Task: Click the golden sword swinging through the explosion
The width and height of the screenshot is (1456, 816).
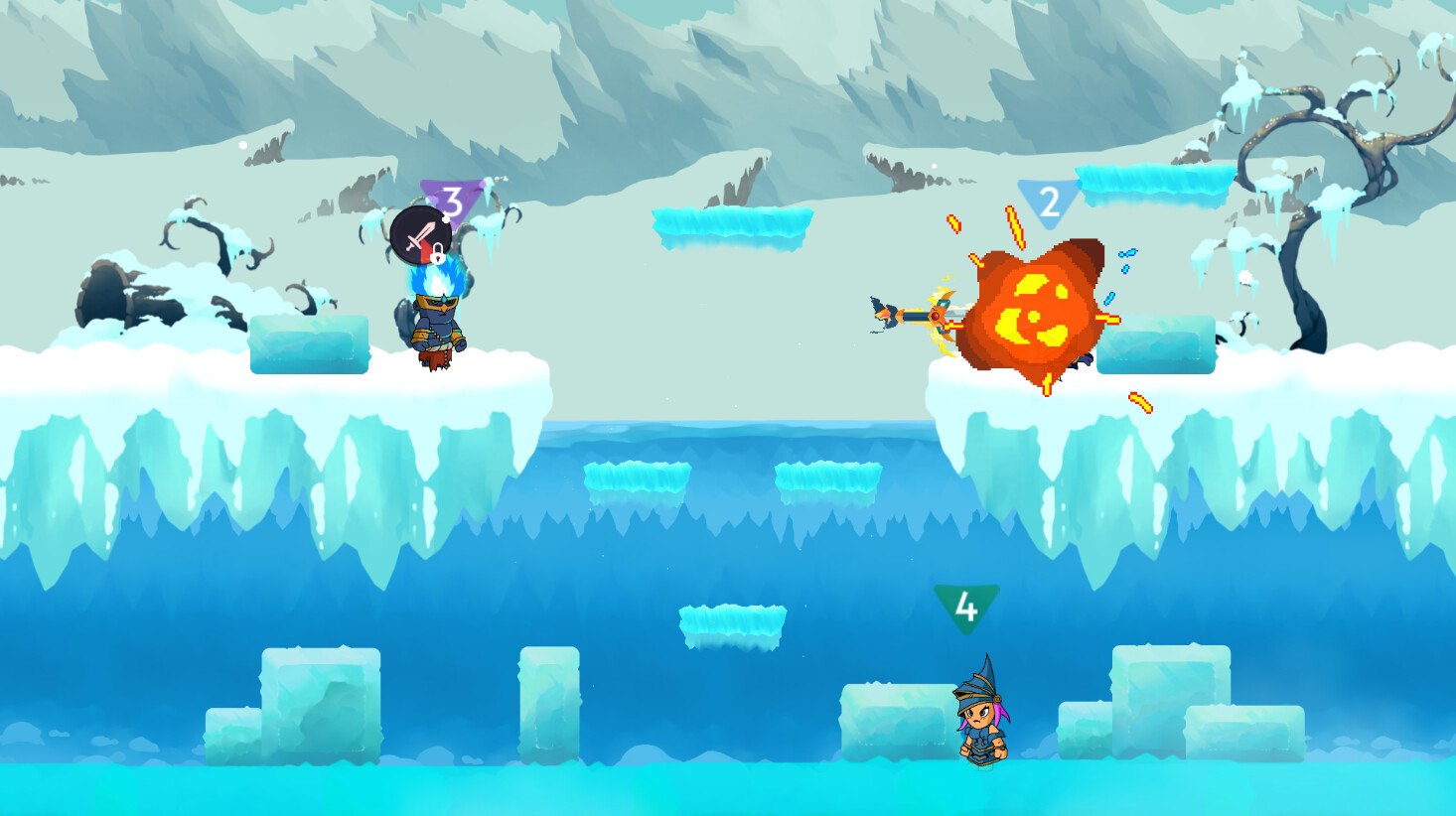Action: click(x=934, y=315)
